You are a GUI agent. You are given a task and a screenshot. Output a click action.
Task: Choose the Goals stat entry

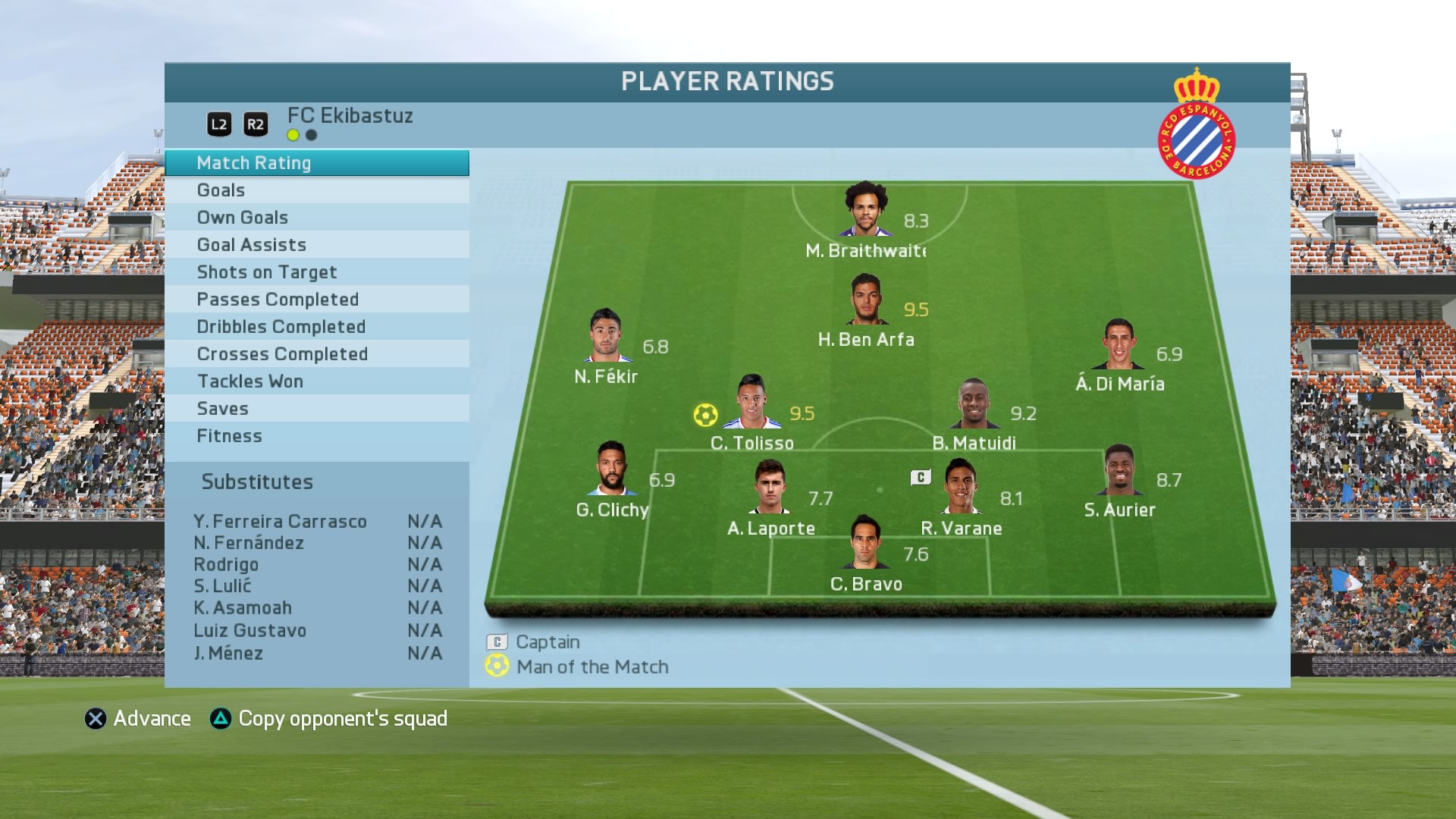[316, 190]
